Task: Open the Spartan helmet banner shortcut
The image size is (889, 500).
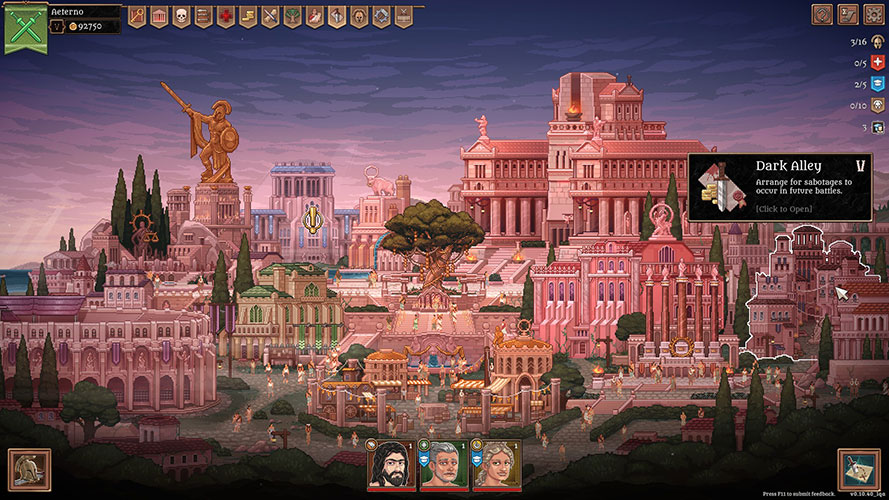Action: tap(359, 16)
